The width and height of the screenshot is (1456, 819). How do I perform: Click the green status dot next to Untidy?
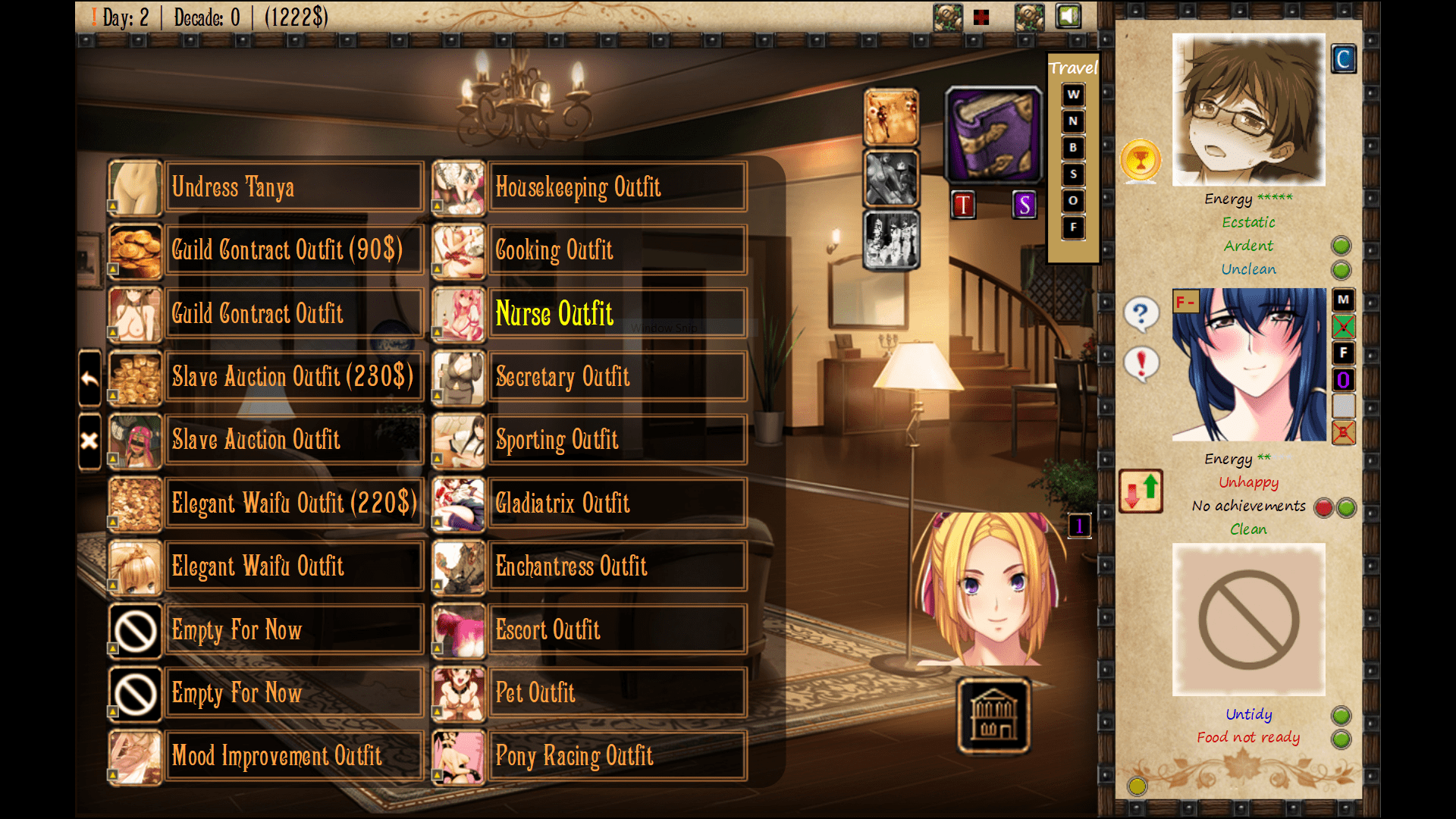[x=1341, y=714]
